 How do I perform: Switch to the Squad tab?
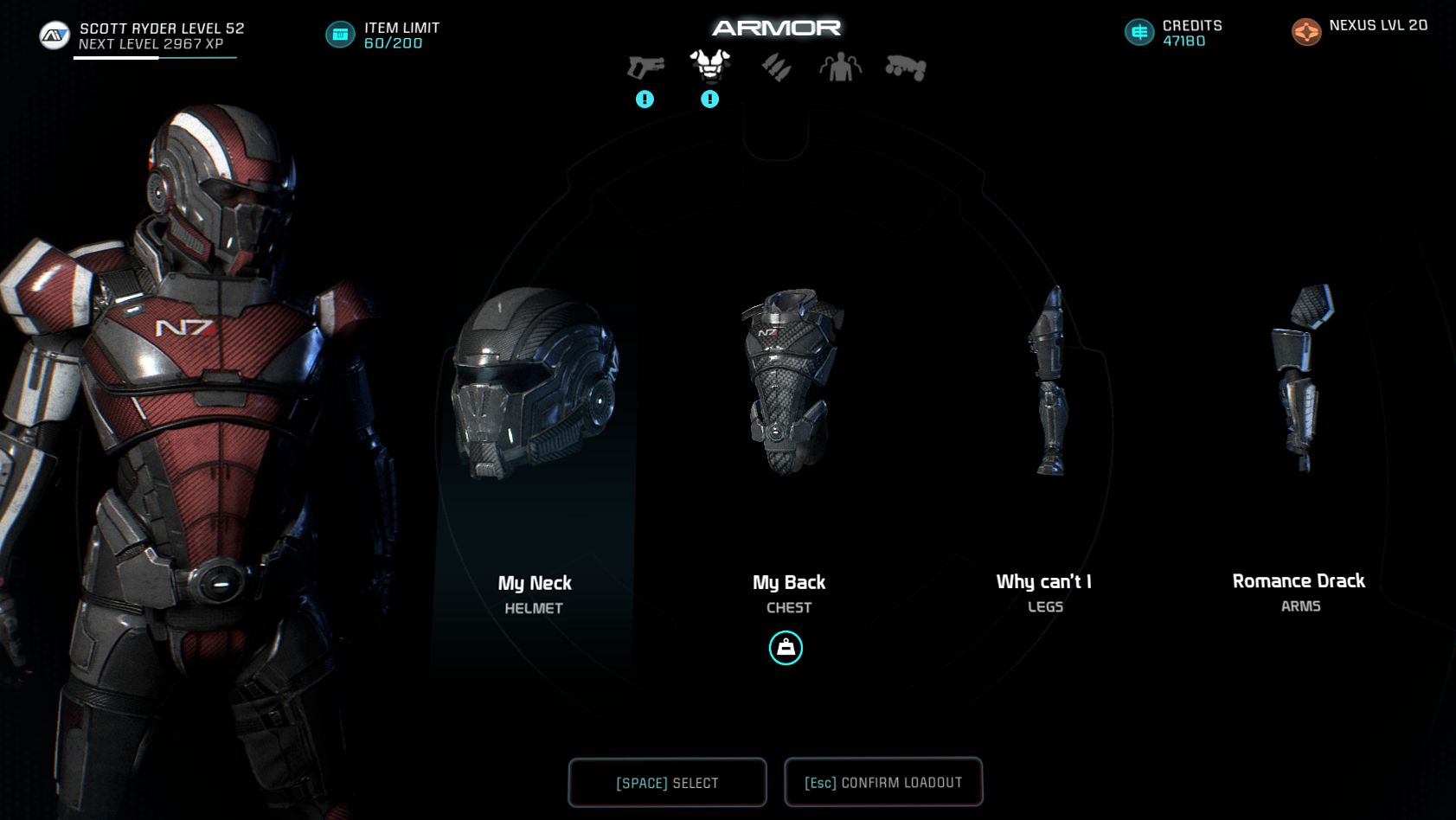tap(839, 67)
